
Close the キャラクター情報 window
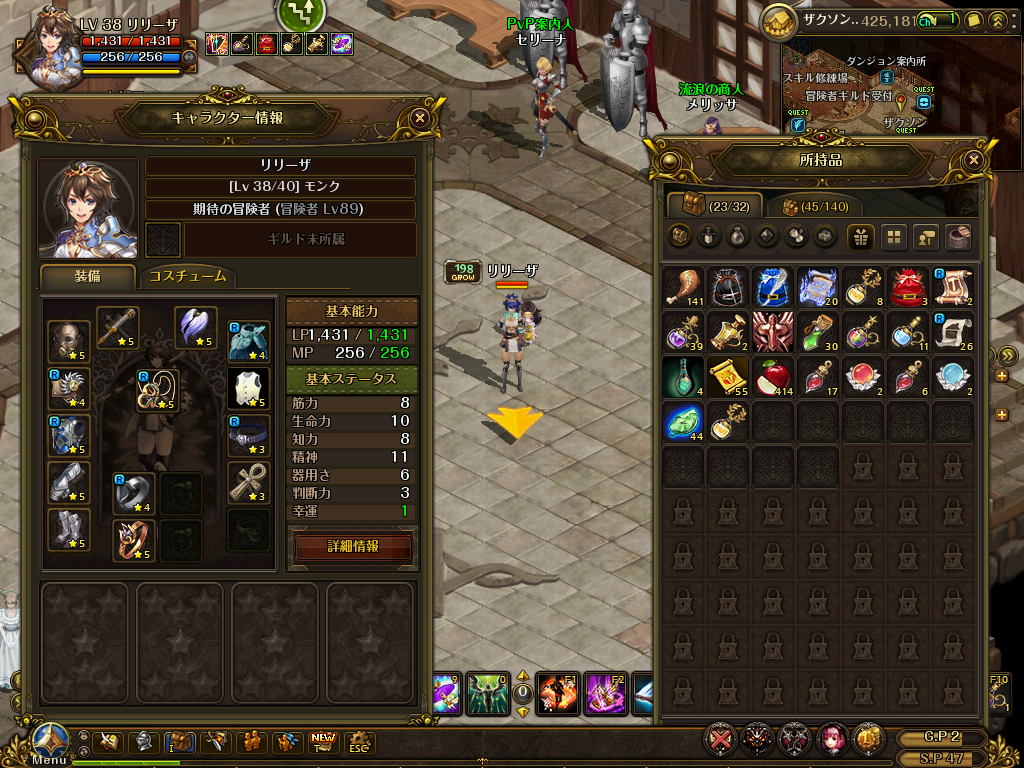[x=420, y=117]
